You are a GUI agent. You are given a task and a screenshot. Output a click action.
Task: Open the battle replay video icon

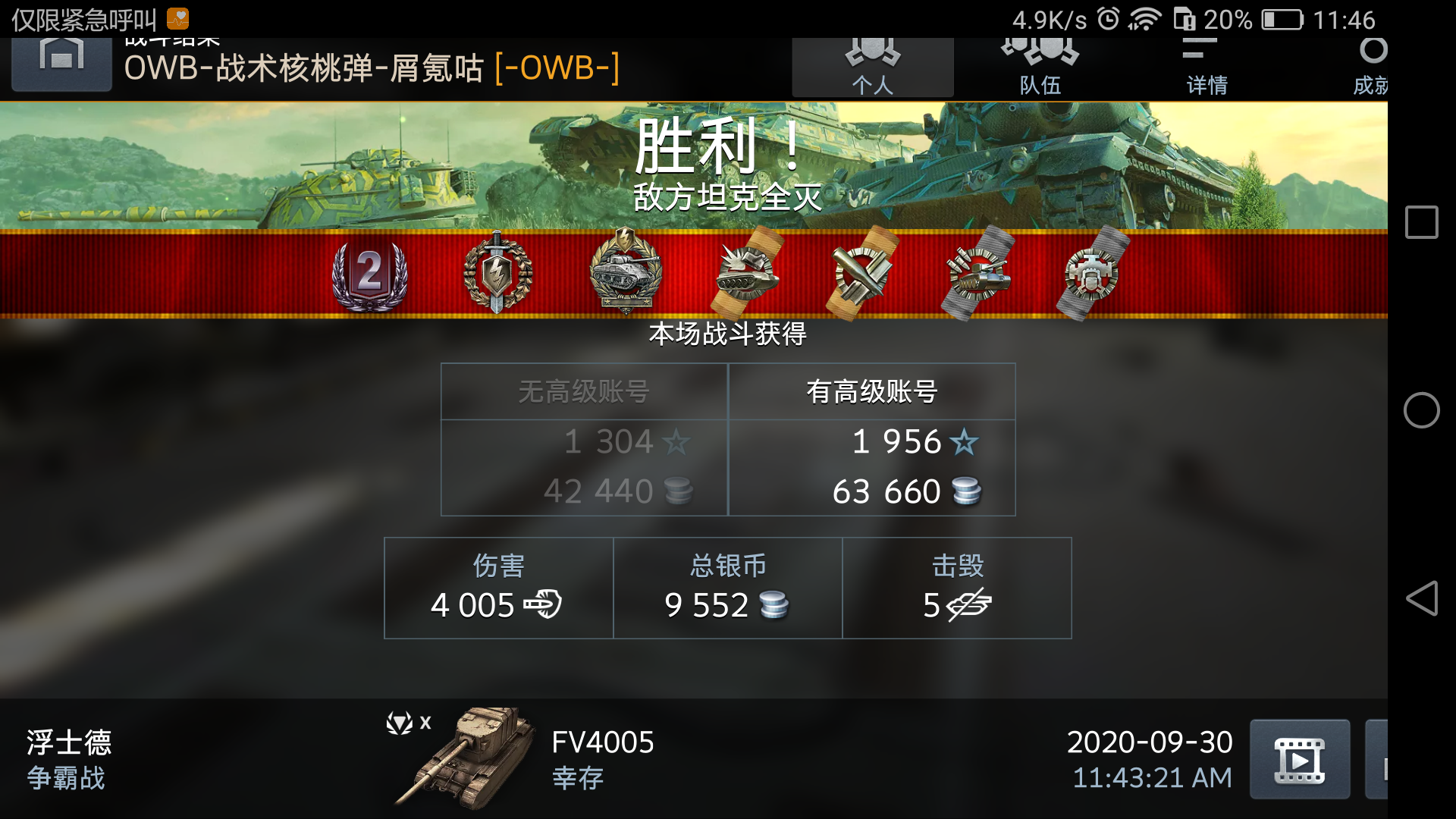click(x=1300, y=758)
